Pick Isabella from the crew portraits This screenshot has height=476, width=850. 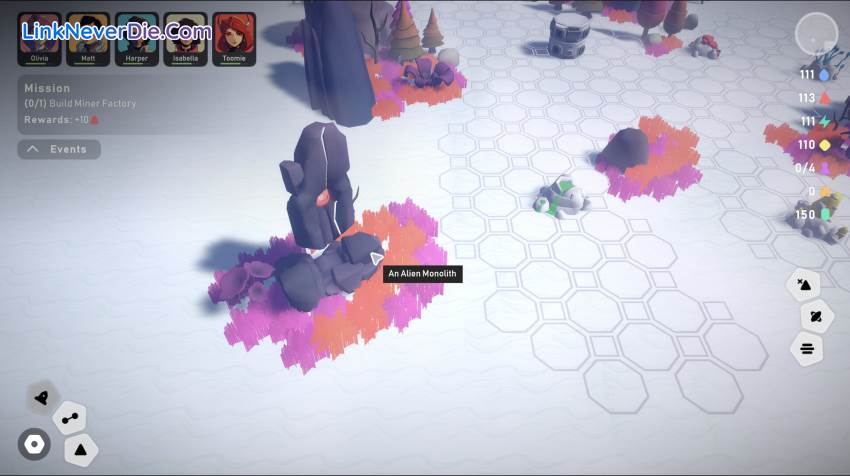point(185,38)
